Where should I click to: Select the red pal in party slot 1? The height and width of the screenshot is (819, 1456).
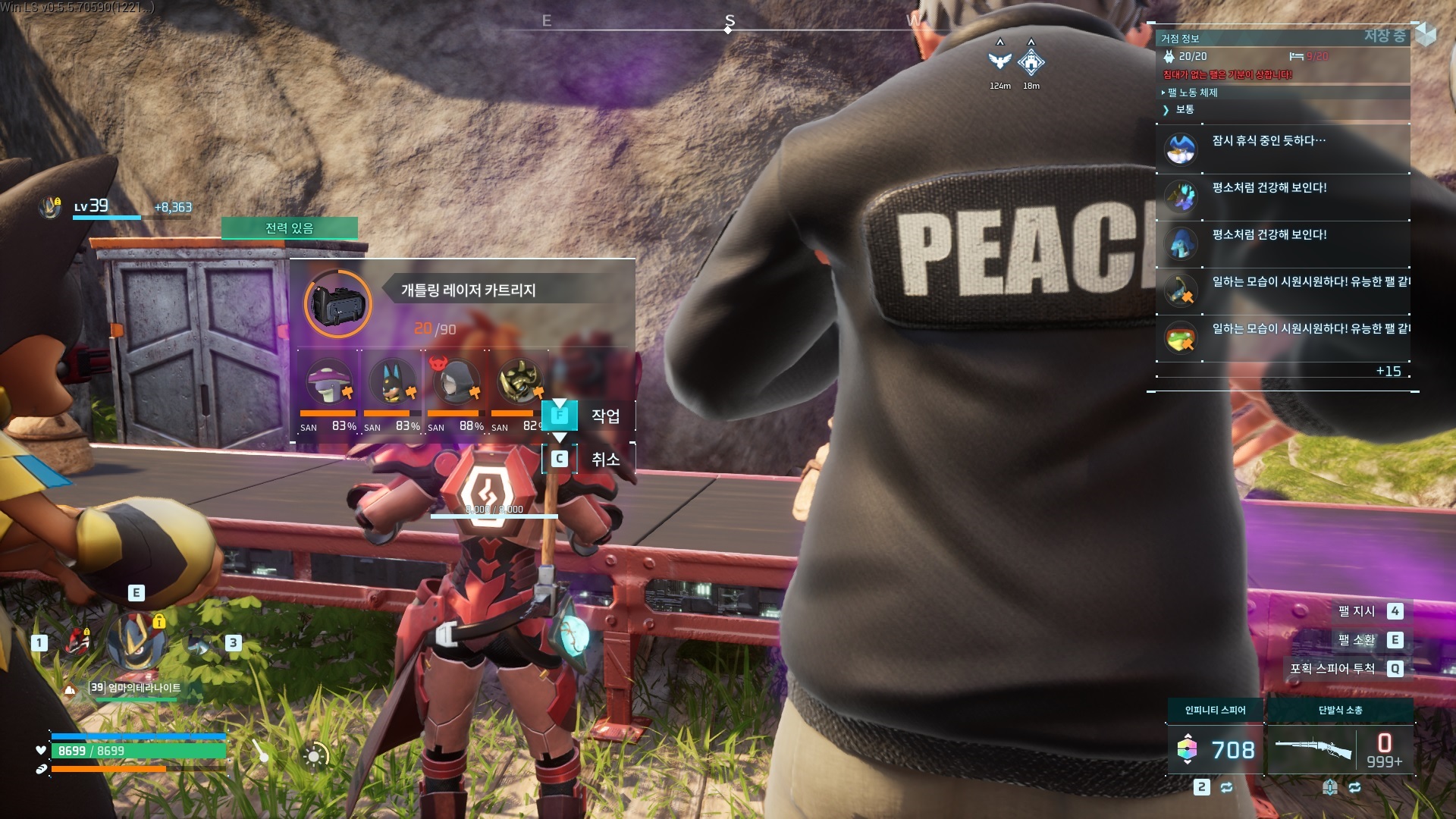(77, 642)
